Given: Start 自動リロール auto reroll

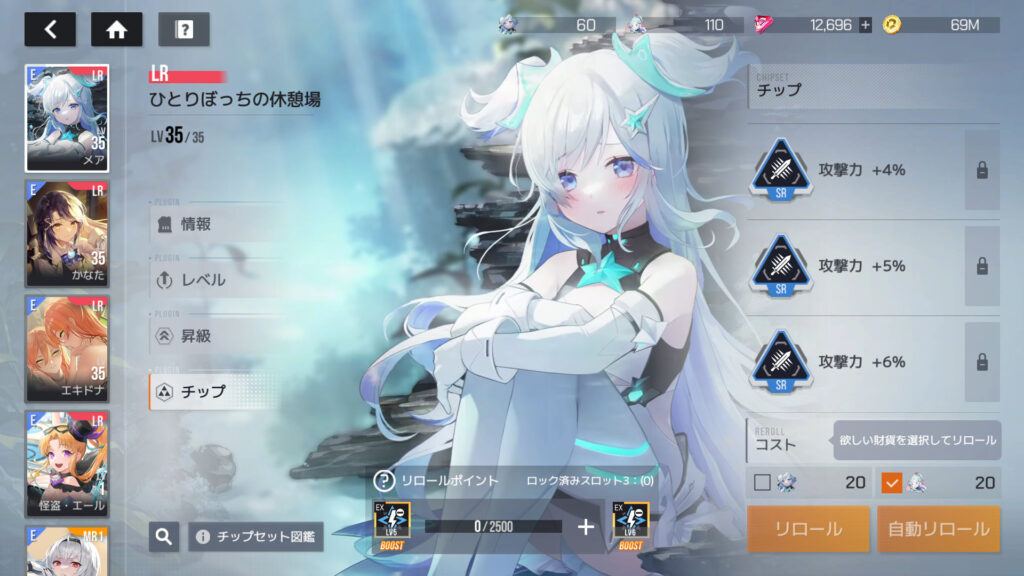Looking at the screenshot, I should [939, 529].
